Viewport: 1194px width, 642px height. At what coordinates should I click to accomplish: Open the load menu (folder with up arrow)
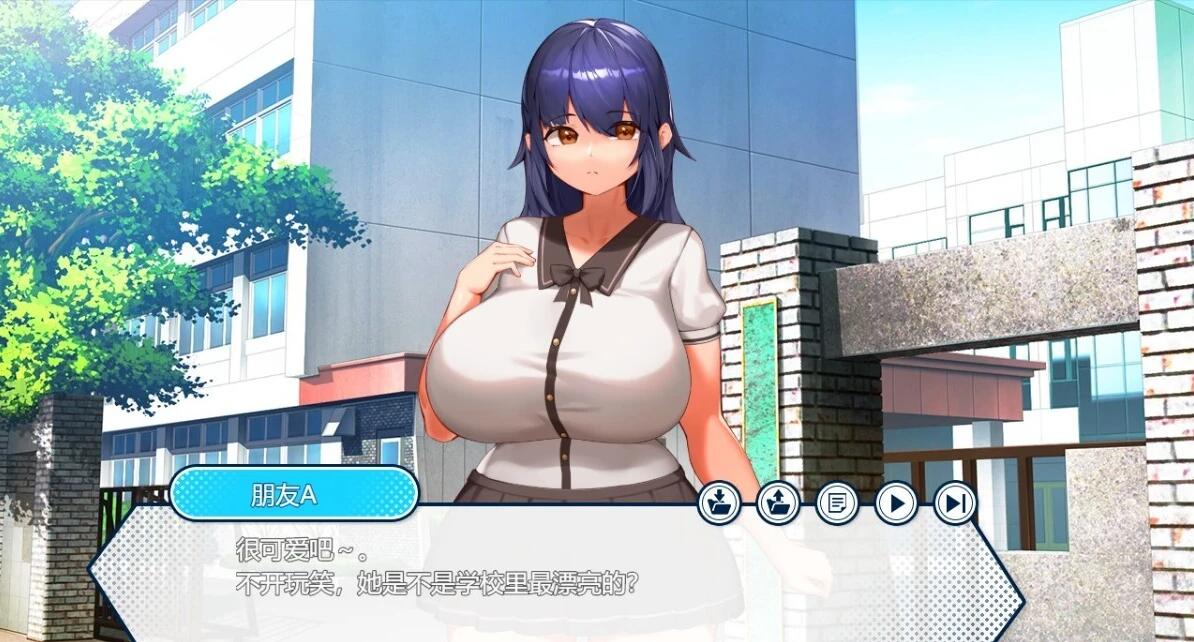tap(778, 502)
